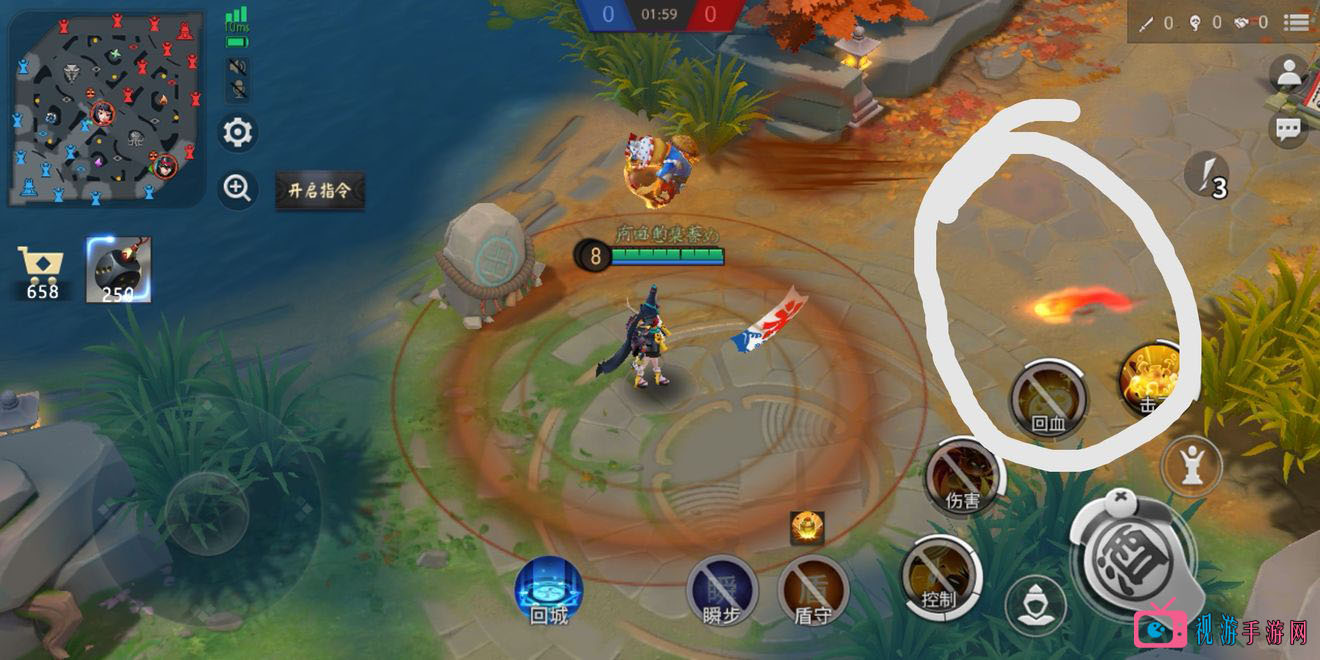The height and width of the screenshot is (660, 1320).
Task: Activate the 回城 recall ability
Action: coord(549,590)
